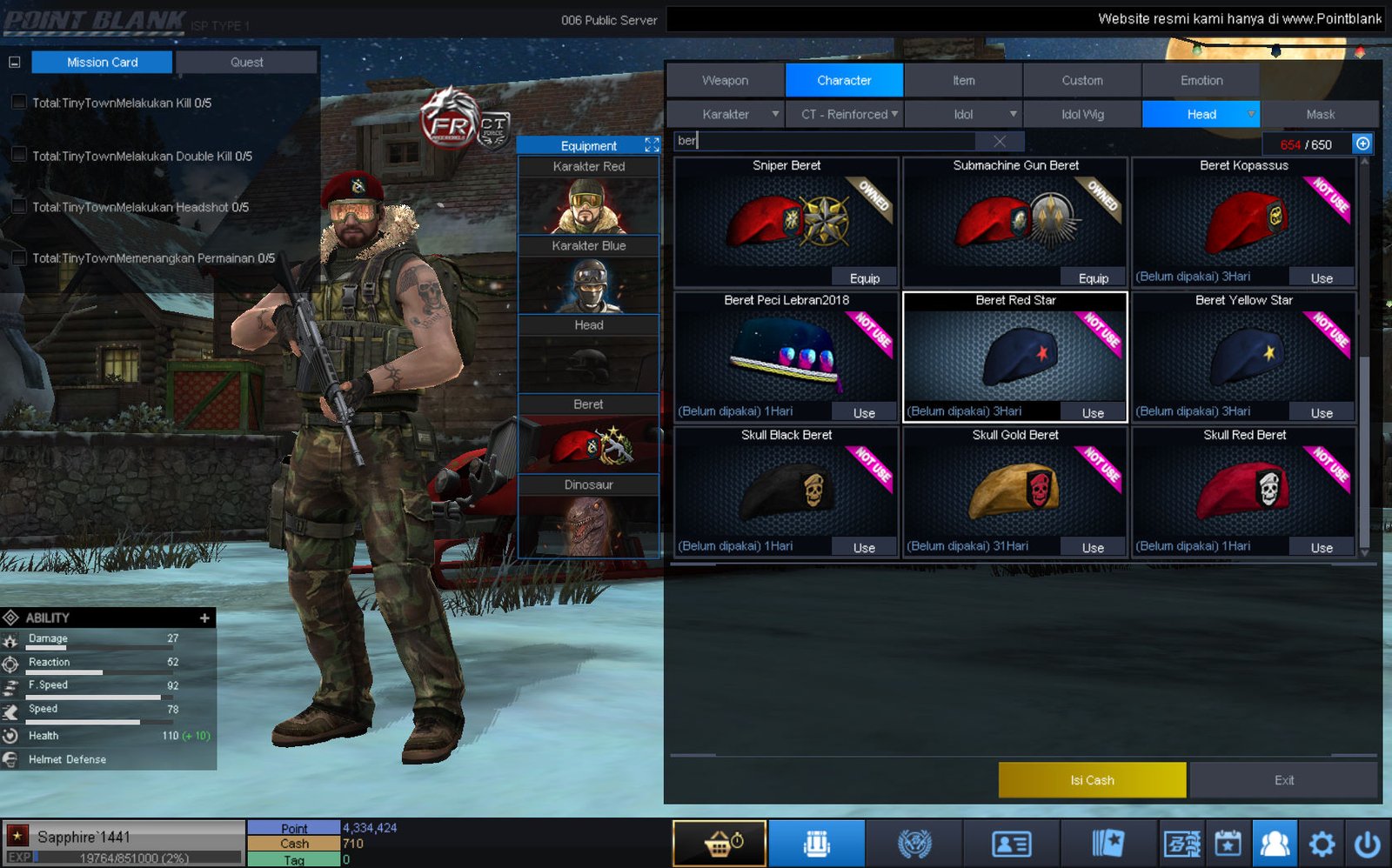Expand the Ability stats panel

pos(204,618)
